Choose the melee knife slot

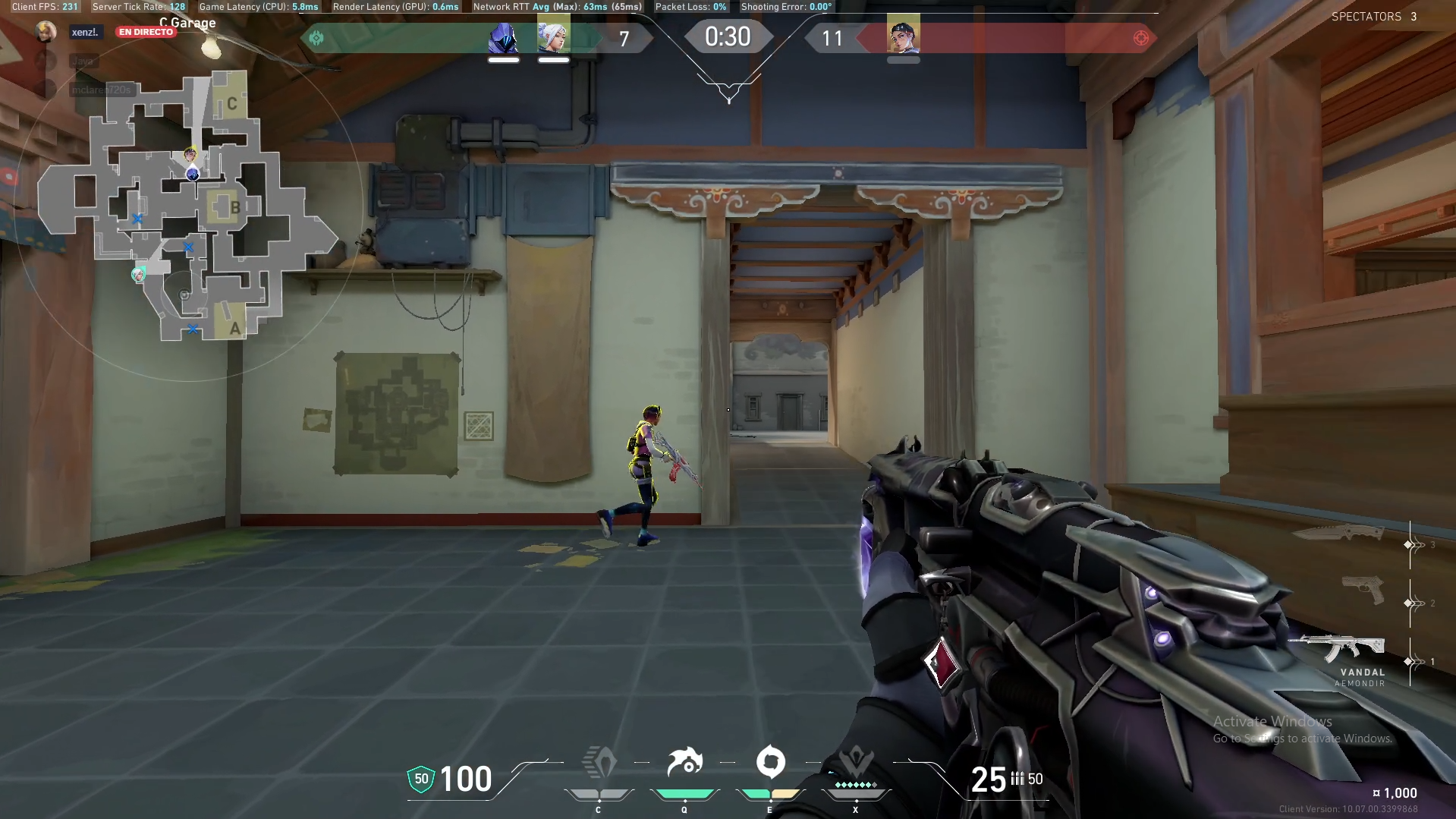pyautogui.click(x=1339, y=532)
